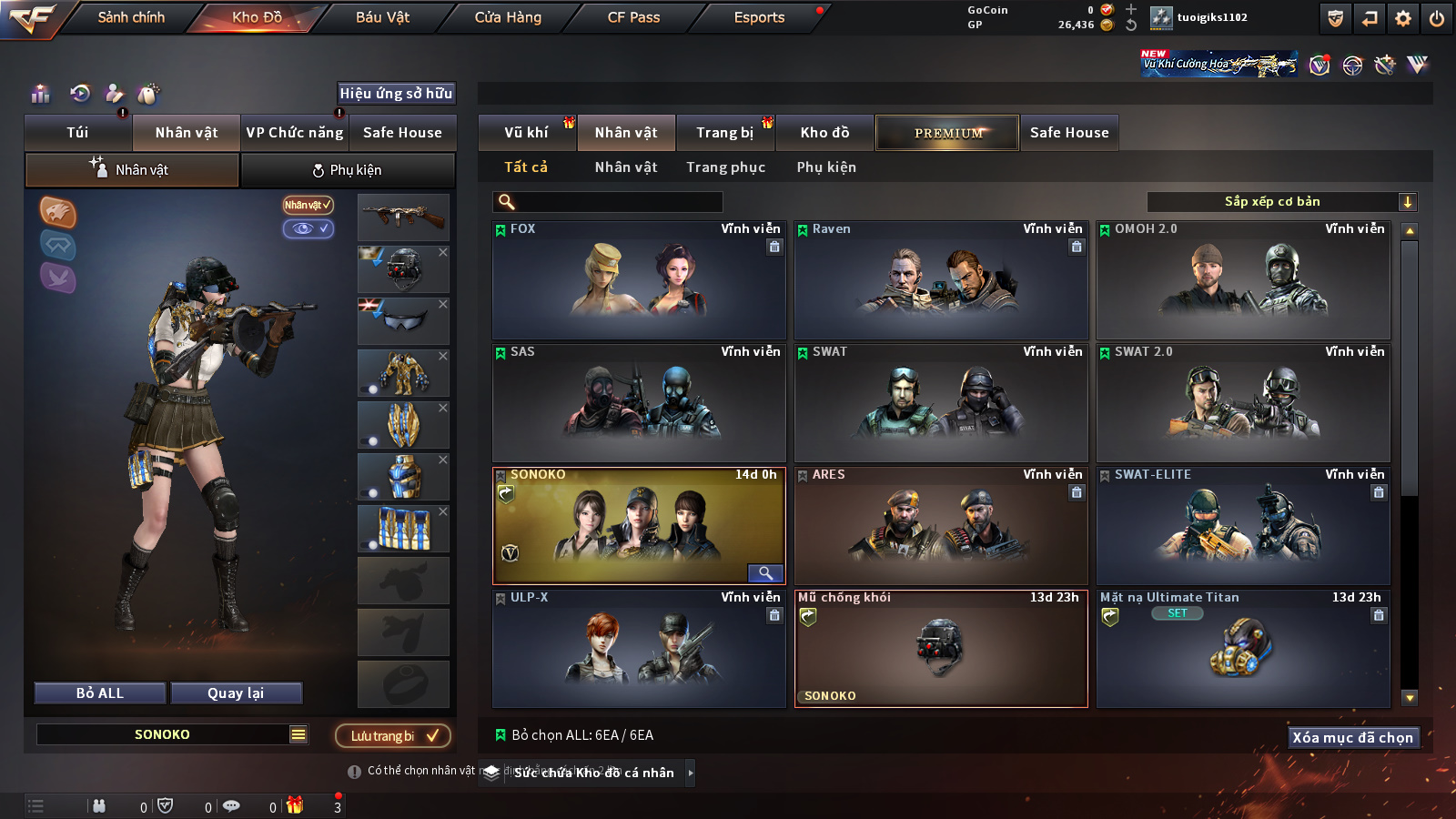This screenshot has width=1456, height=819.
Task: Select the PREMIUM tab
Action: 947,133
